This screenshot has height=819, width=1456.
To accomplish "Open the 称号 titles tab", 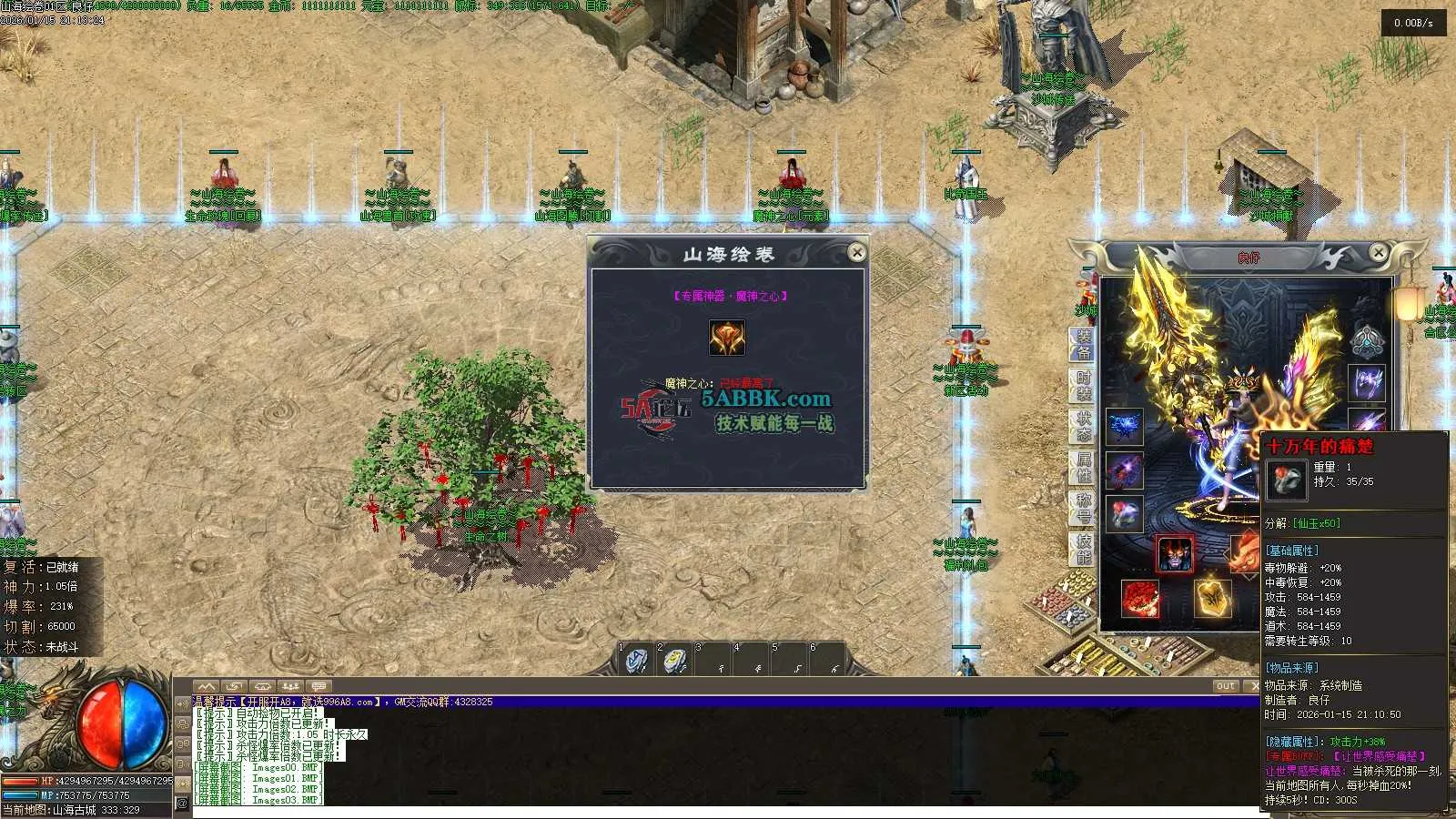I will [x=1083, y=508].
